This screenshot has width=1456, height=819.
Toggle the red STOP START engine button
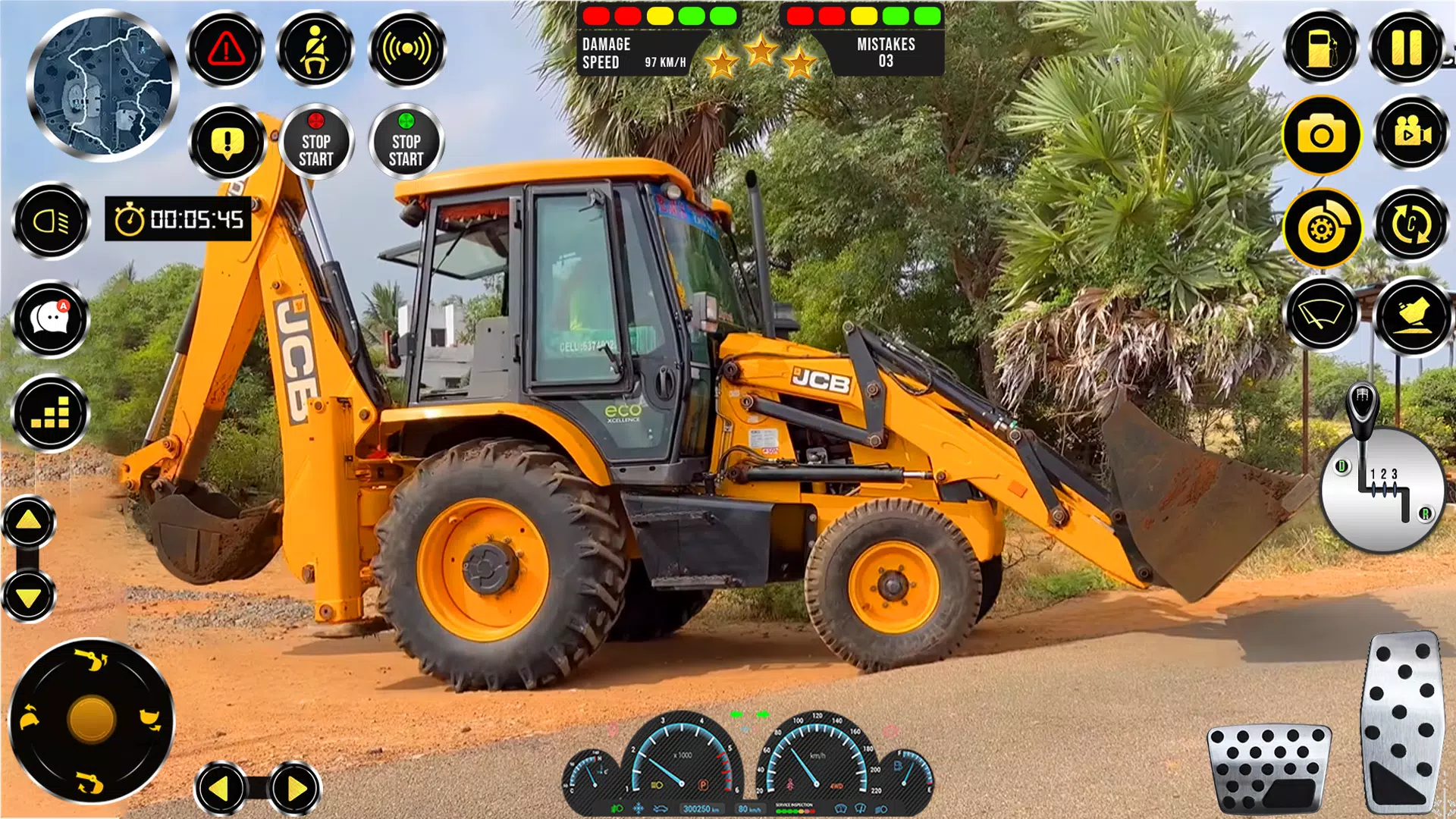click(x=317, y=141)
